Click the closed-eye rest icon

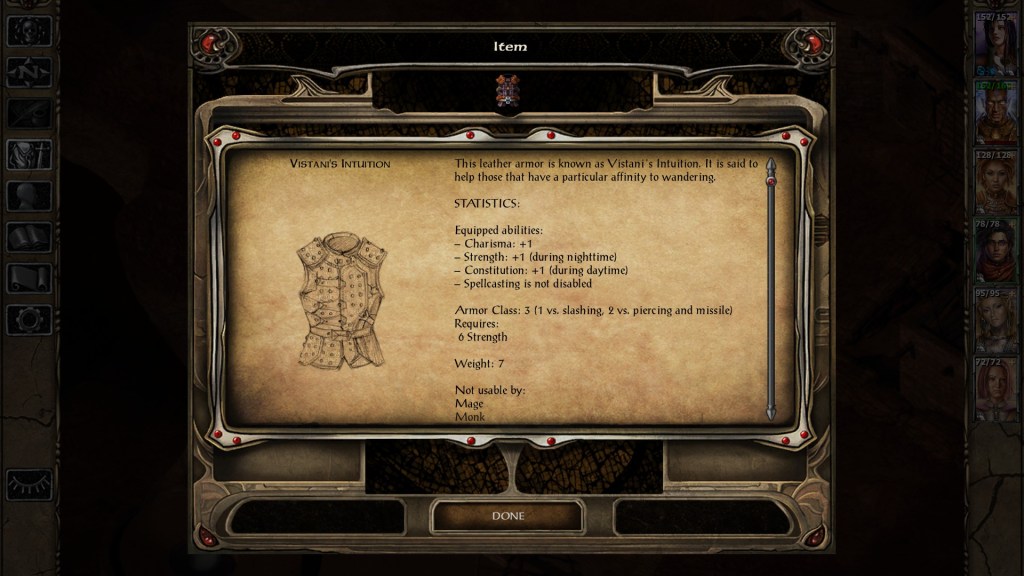(x=28, y=484)
